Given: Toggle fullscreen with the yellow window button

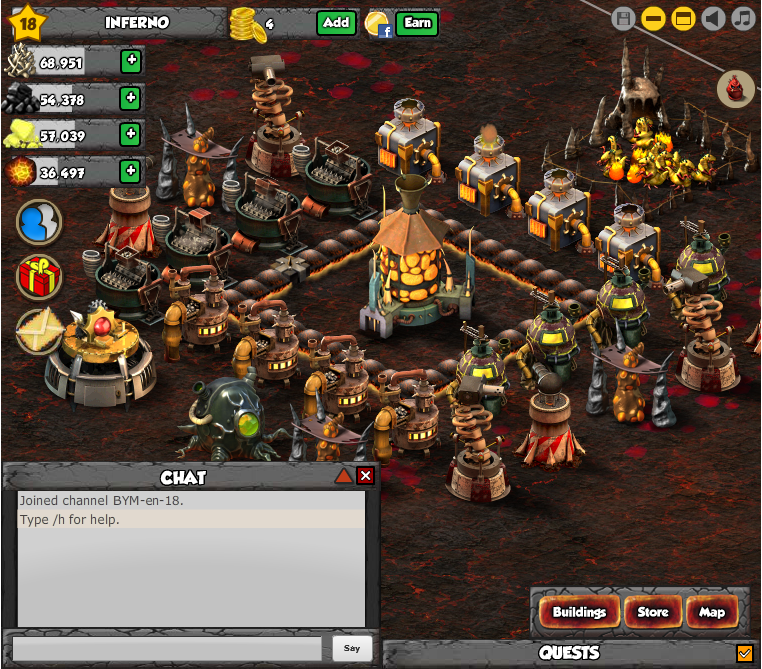Looking at the screenshot, I should tap(683, 18).
